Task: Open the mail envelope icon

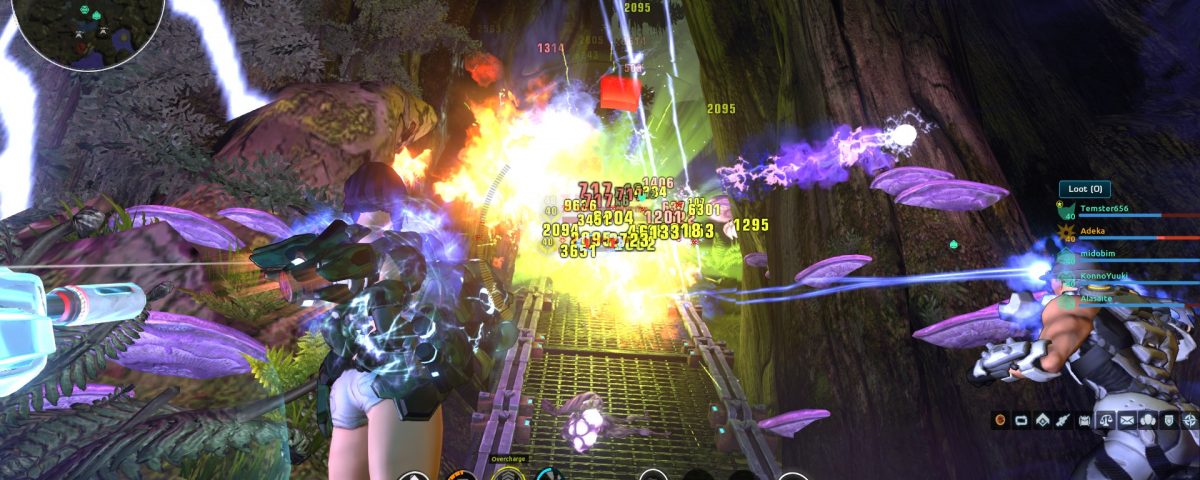Action: [x=1125, y=421]
